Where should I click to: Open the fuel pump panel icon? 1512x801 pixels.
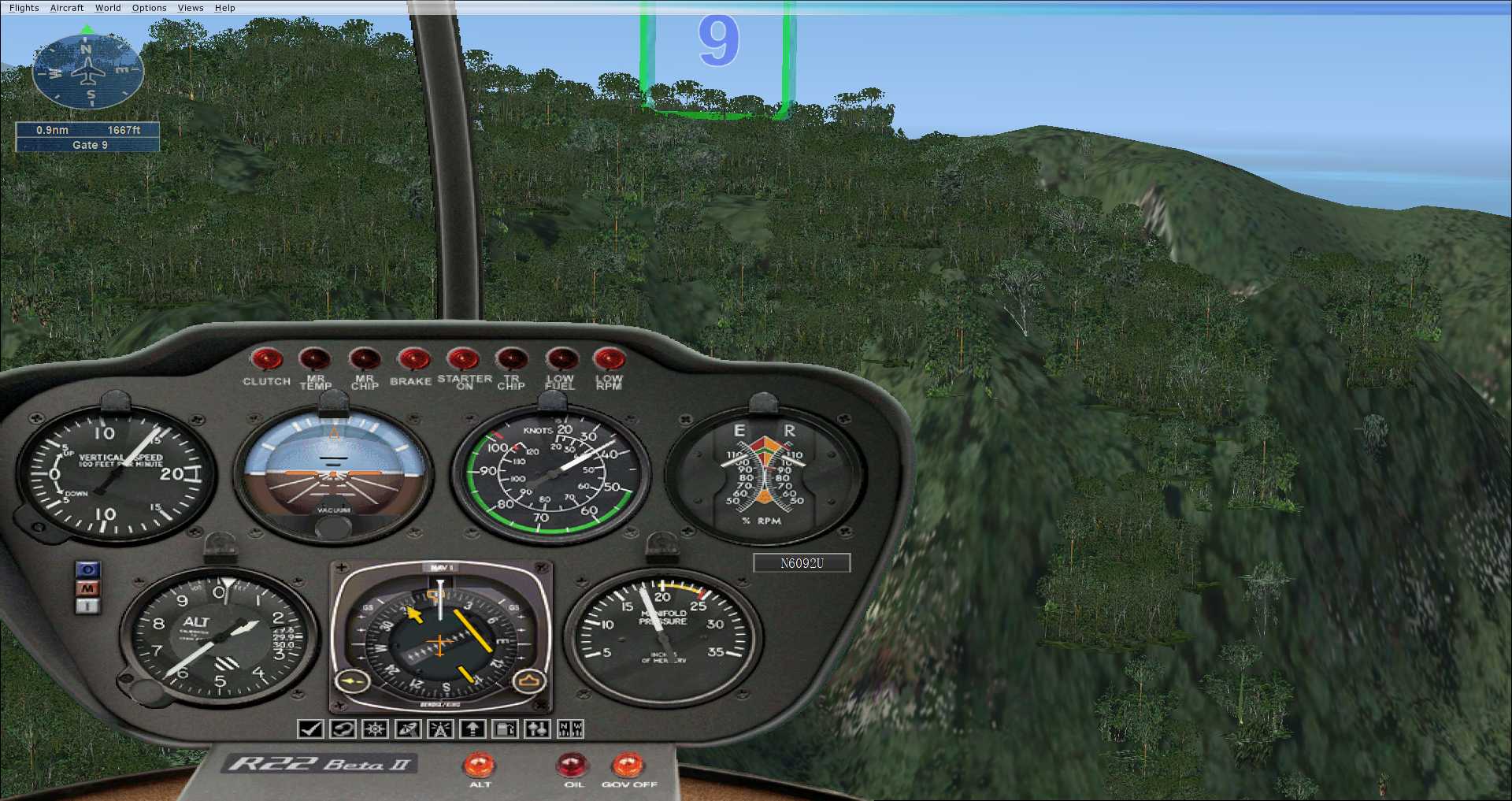click(505, 729)
